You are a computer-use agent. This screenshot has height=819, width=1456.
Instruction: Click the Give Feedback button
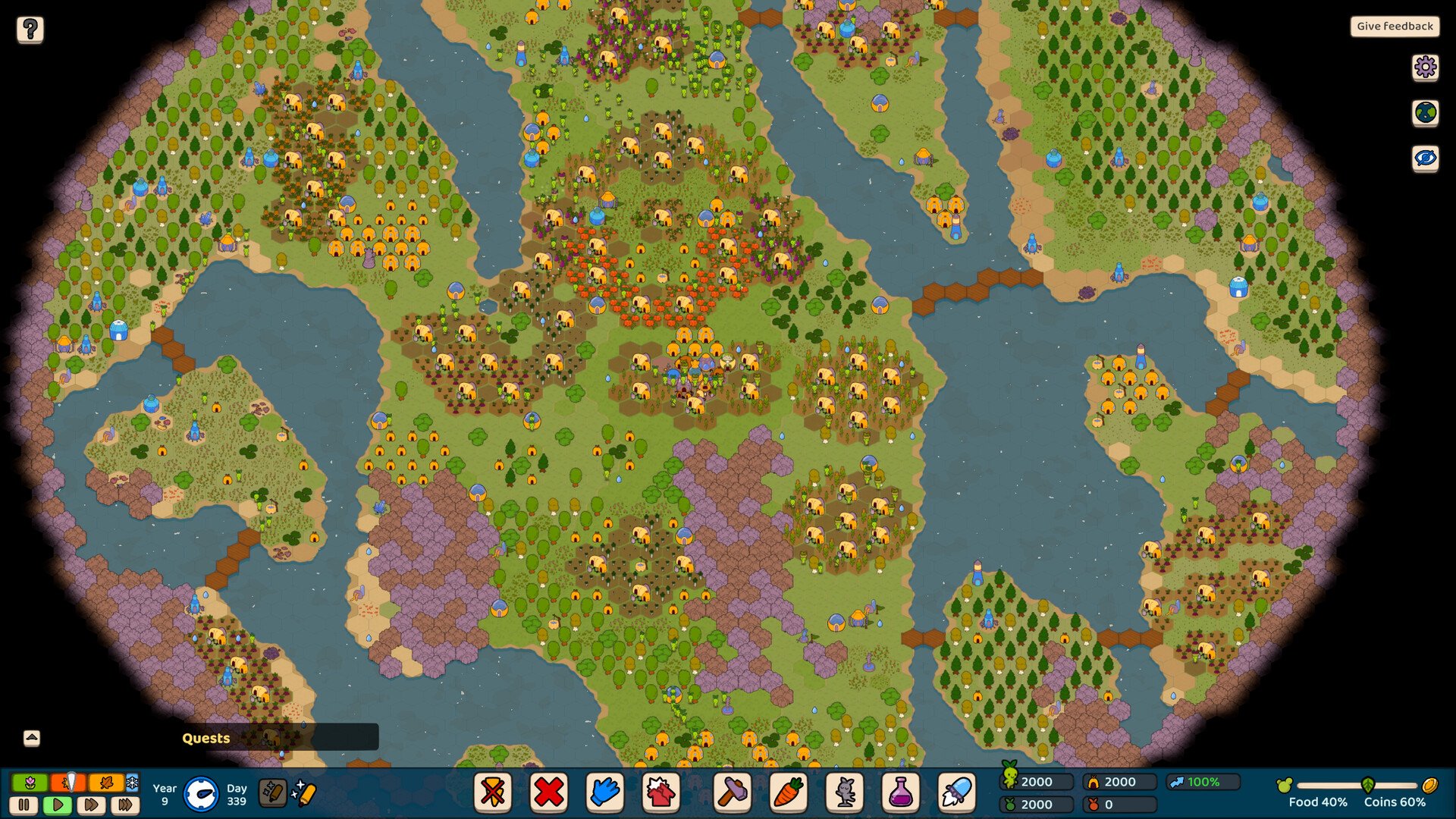1395,27
